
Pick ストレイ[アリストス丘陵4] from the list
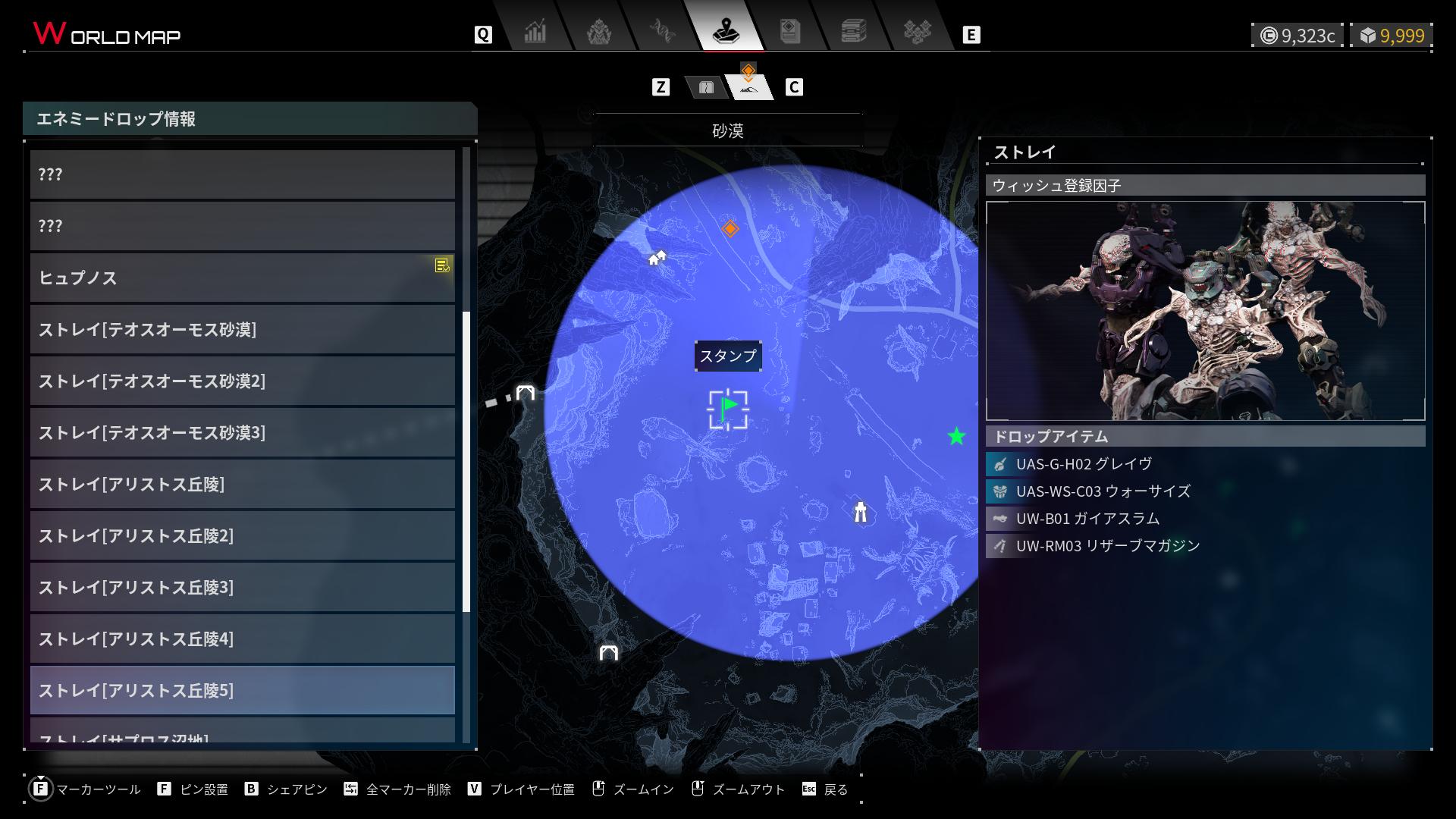243,639
